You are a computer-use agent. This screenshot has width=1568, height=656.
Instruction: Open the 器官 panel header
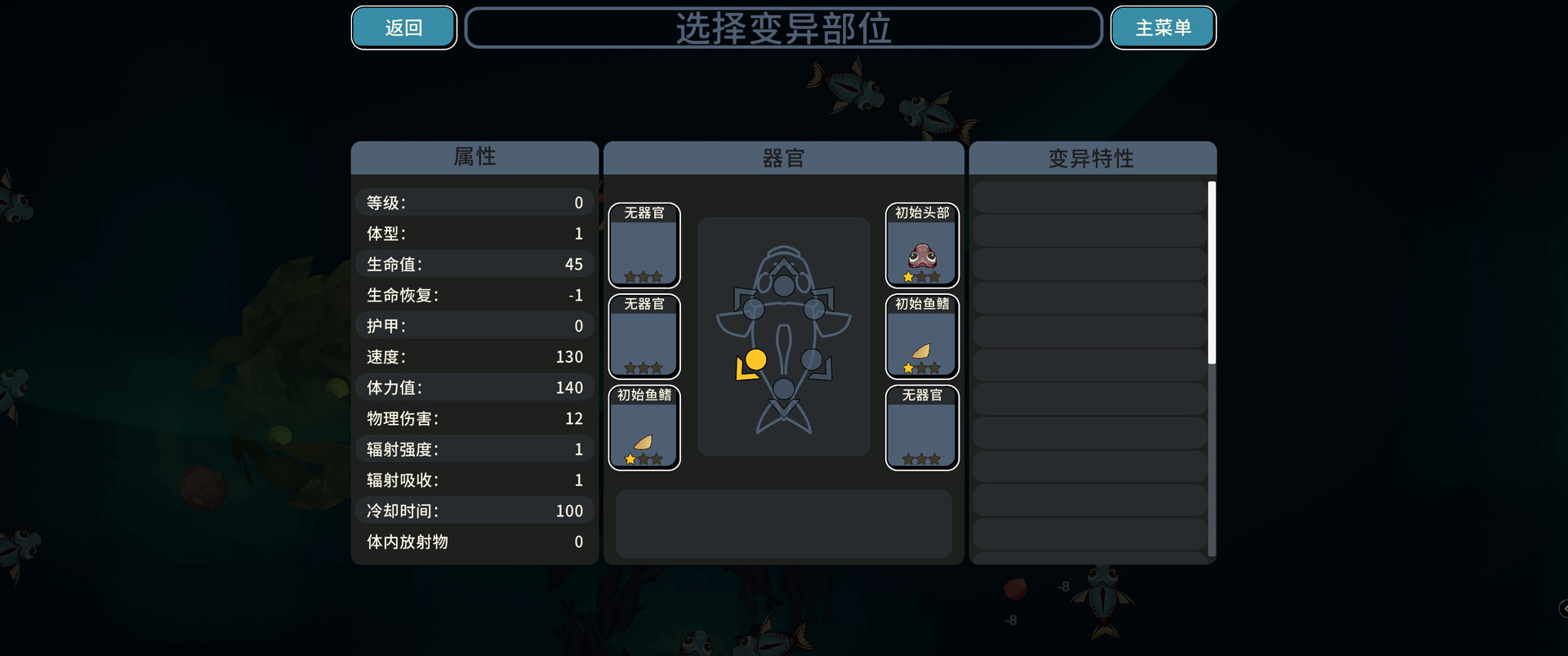pyautogui.click(x=783, y=158)
